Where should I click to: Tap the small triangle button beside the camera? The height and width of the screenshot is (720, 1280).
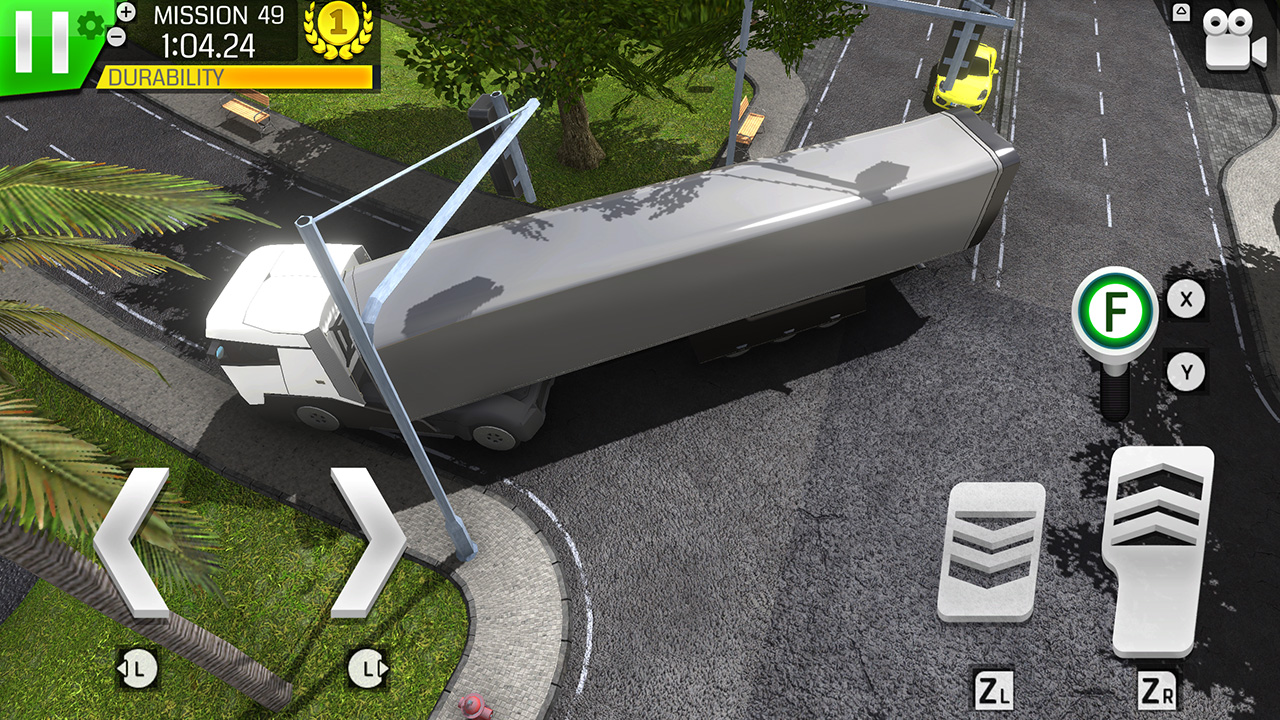click(1181, 14)
